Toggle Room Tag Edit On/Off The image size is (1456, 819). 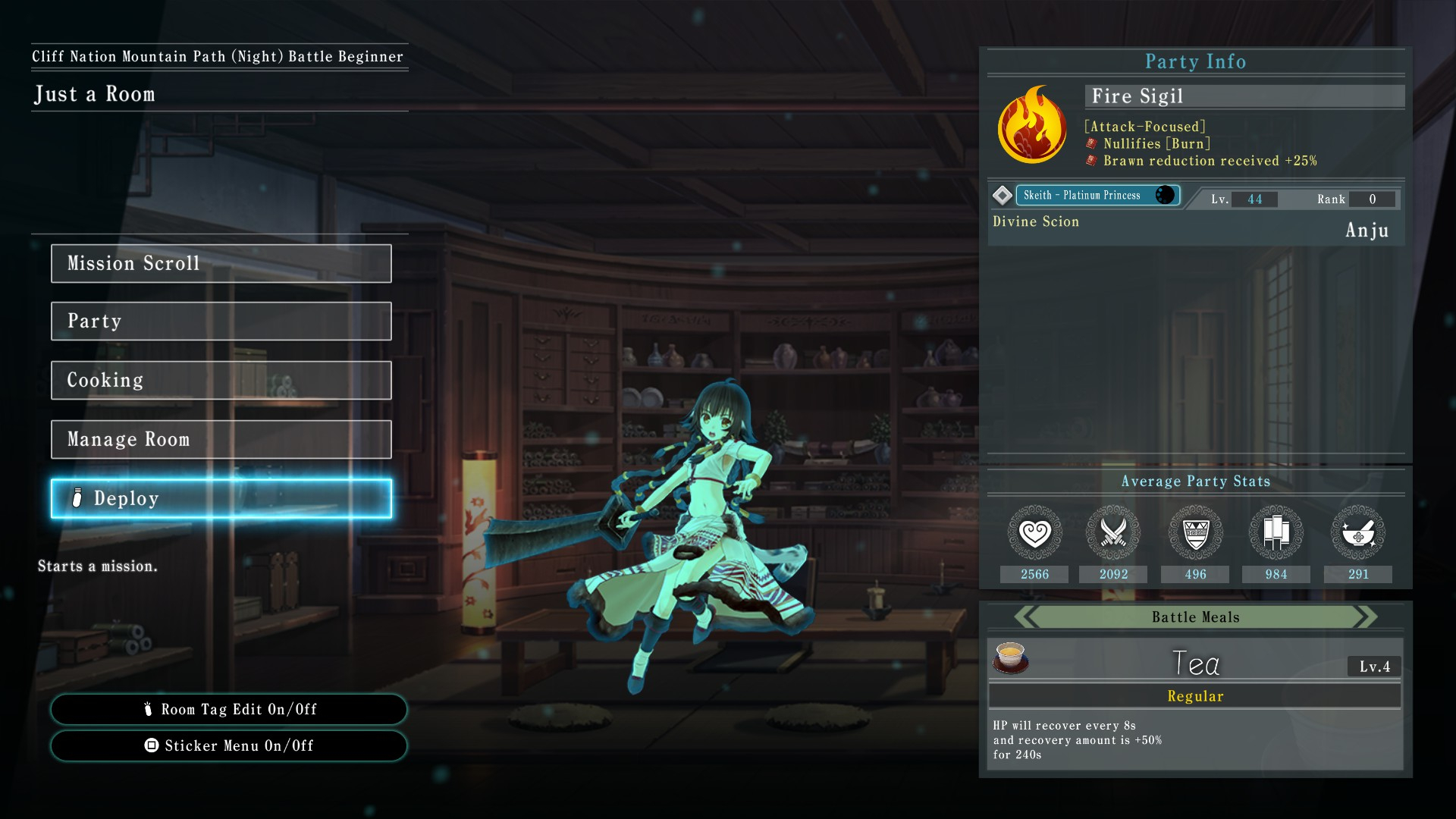click(x=228, y=709)
